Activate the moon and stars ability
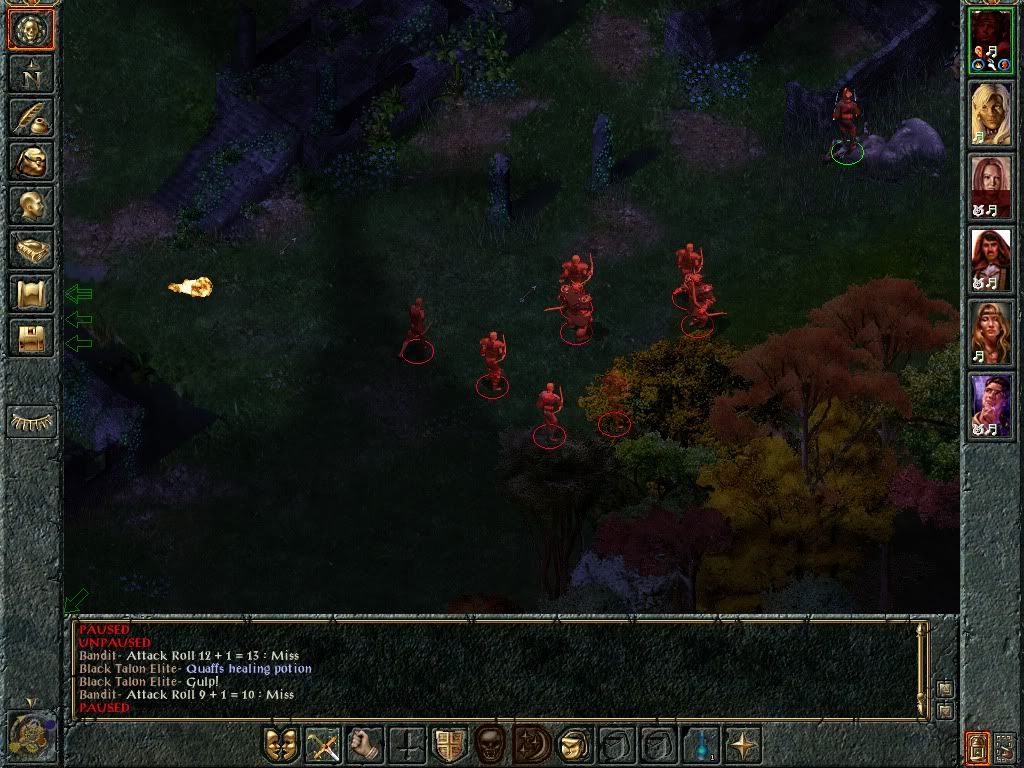Image resolution: width=1024 pixels, height=768 pixels. tap(533, 745)
